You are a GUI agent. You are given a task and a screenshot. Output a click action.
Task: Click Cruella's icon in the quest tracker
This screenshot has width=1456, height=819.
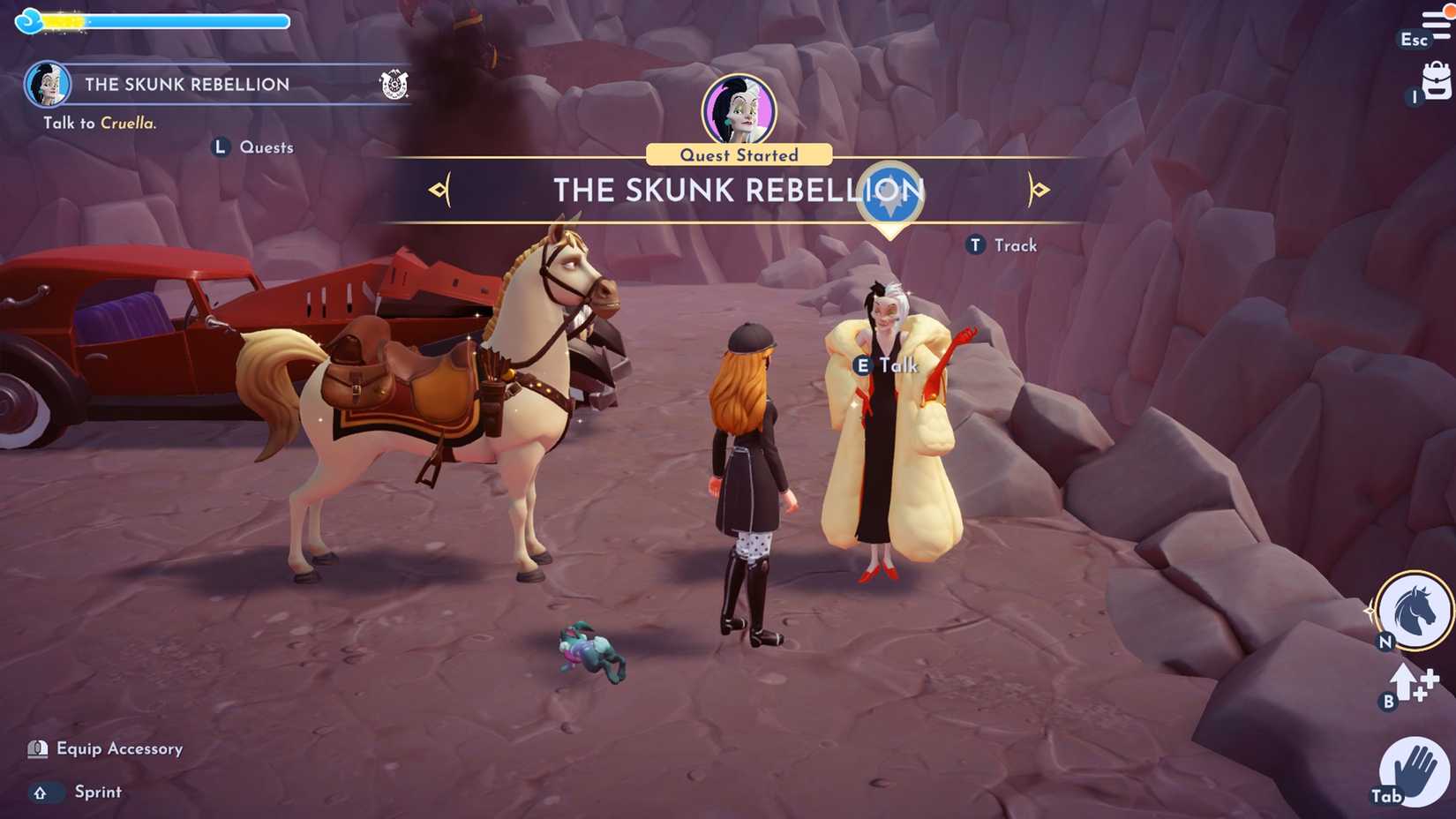coord(50,84)
